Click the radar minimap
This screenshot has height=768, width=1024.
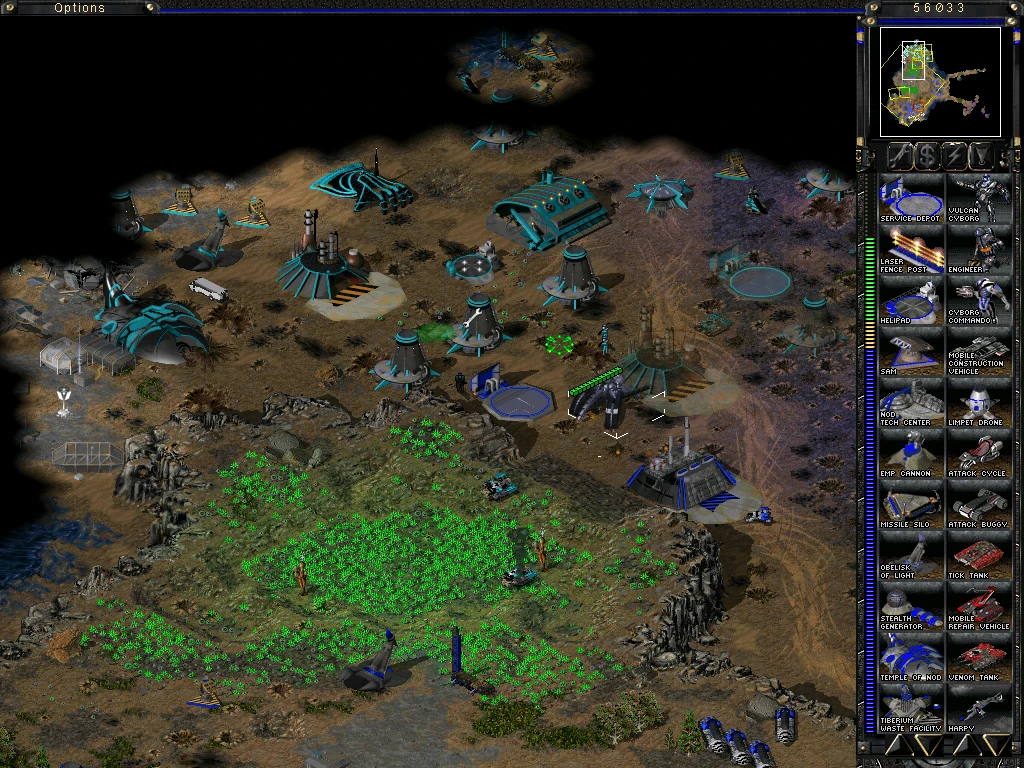coord(940,82)
